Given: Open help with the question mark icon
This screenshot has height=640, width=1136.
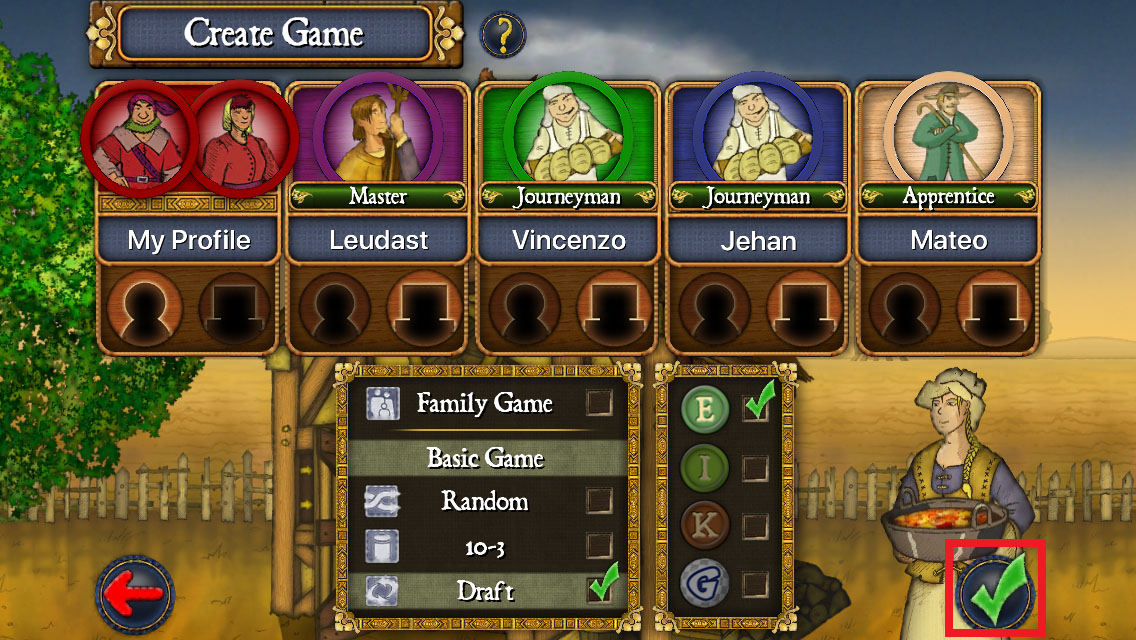Looking at the screenshot, I should pyautogui.click(x=504, y=36).
